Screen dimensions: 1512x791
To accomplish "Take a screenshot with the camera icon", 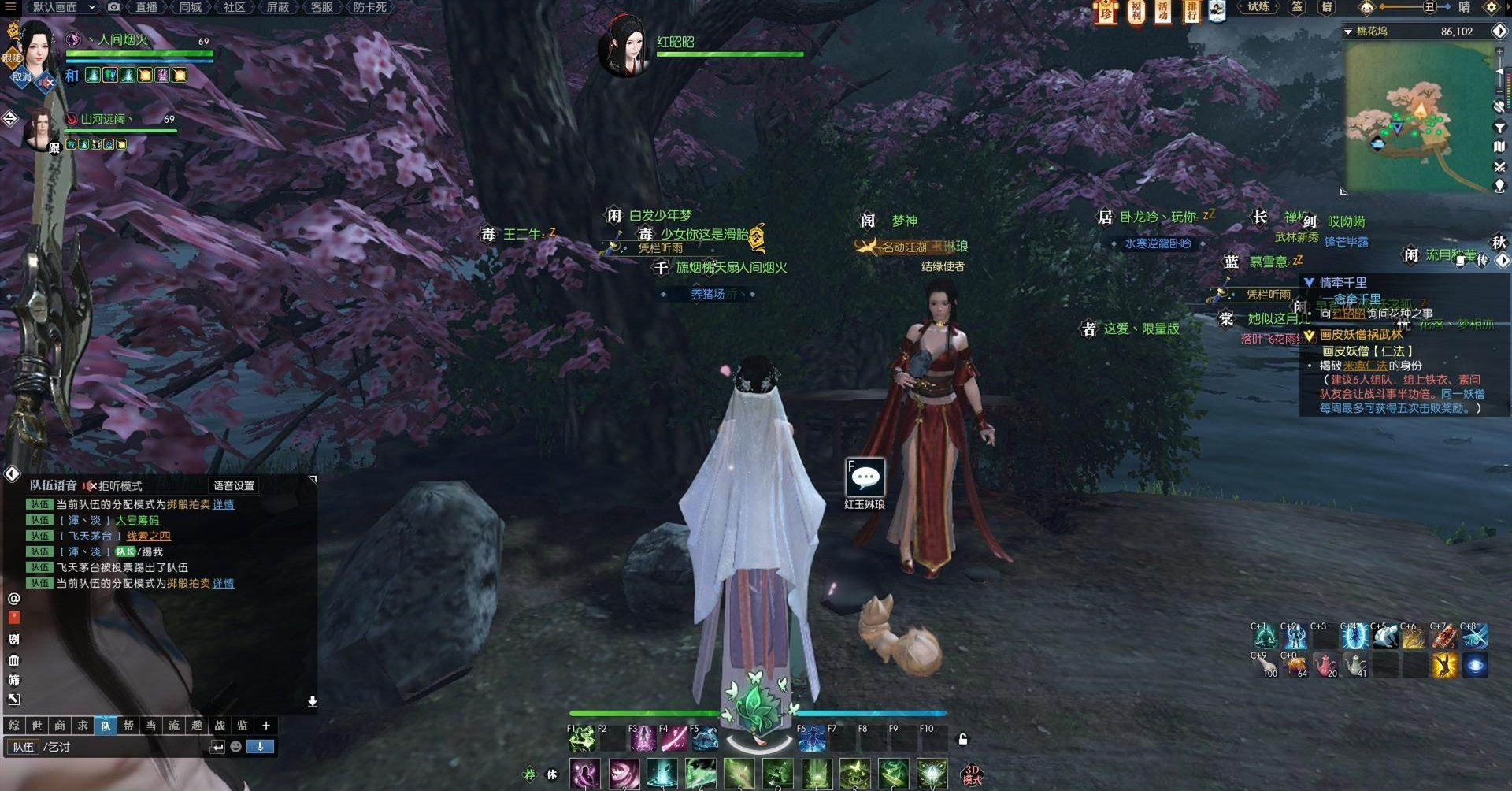I will pyautogui.click(x=113, y=7).
